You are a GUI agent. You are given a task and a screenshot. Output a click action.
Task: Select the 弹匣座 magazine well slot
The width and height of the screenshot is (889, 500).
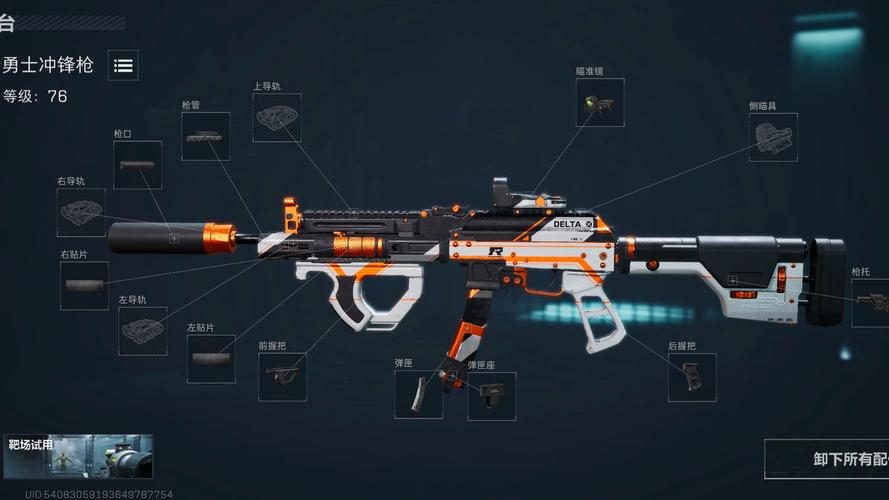coord(492,396)
